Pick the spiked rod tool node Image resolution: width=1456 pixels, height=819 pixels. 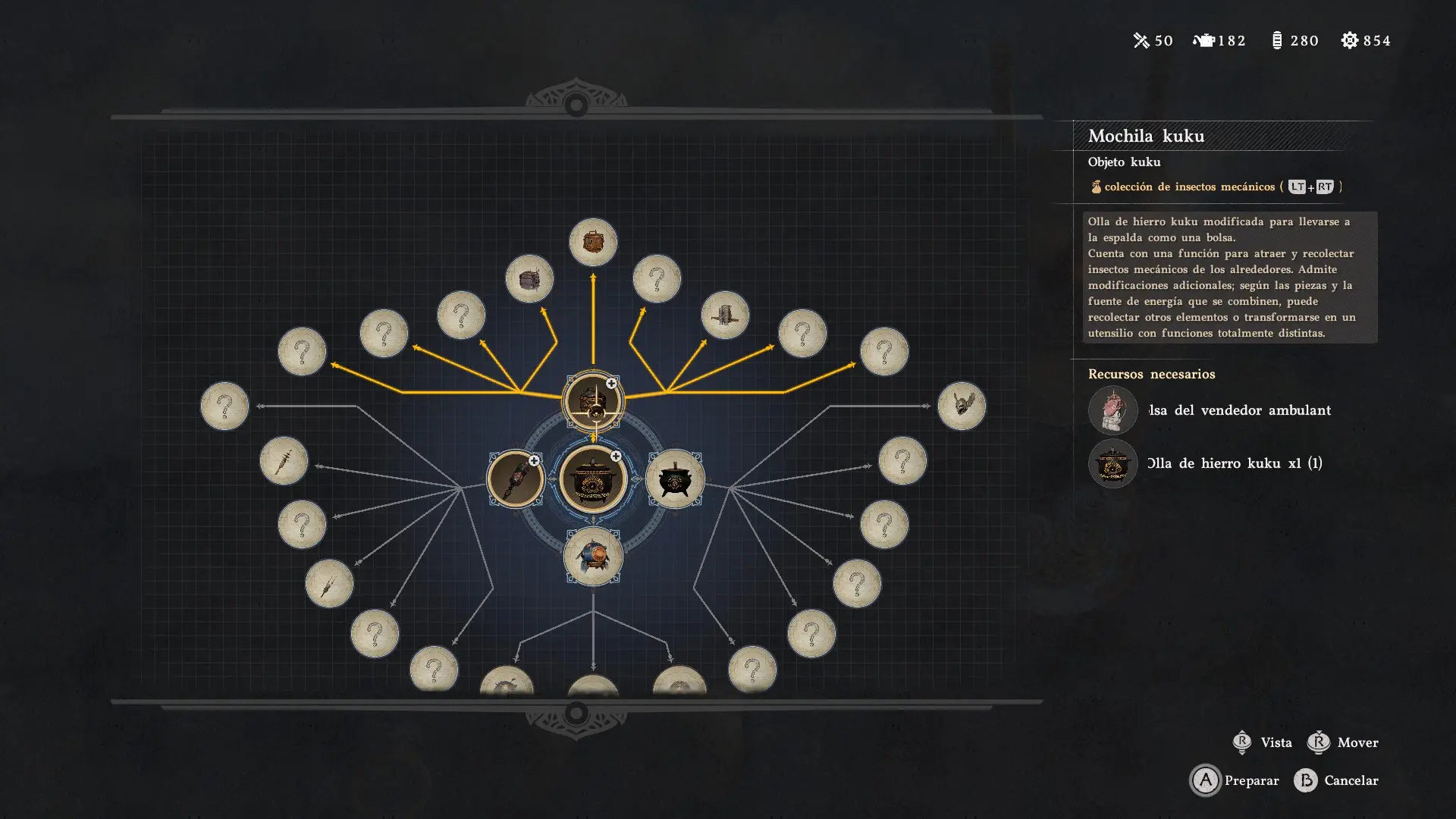tap(284, 461)
